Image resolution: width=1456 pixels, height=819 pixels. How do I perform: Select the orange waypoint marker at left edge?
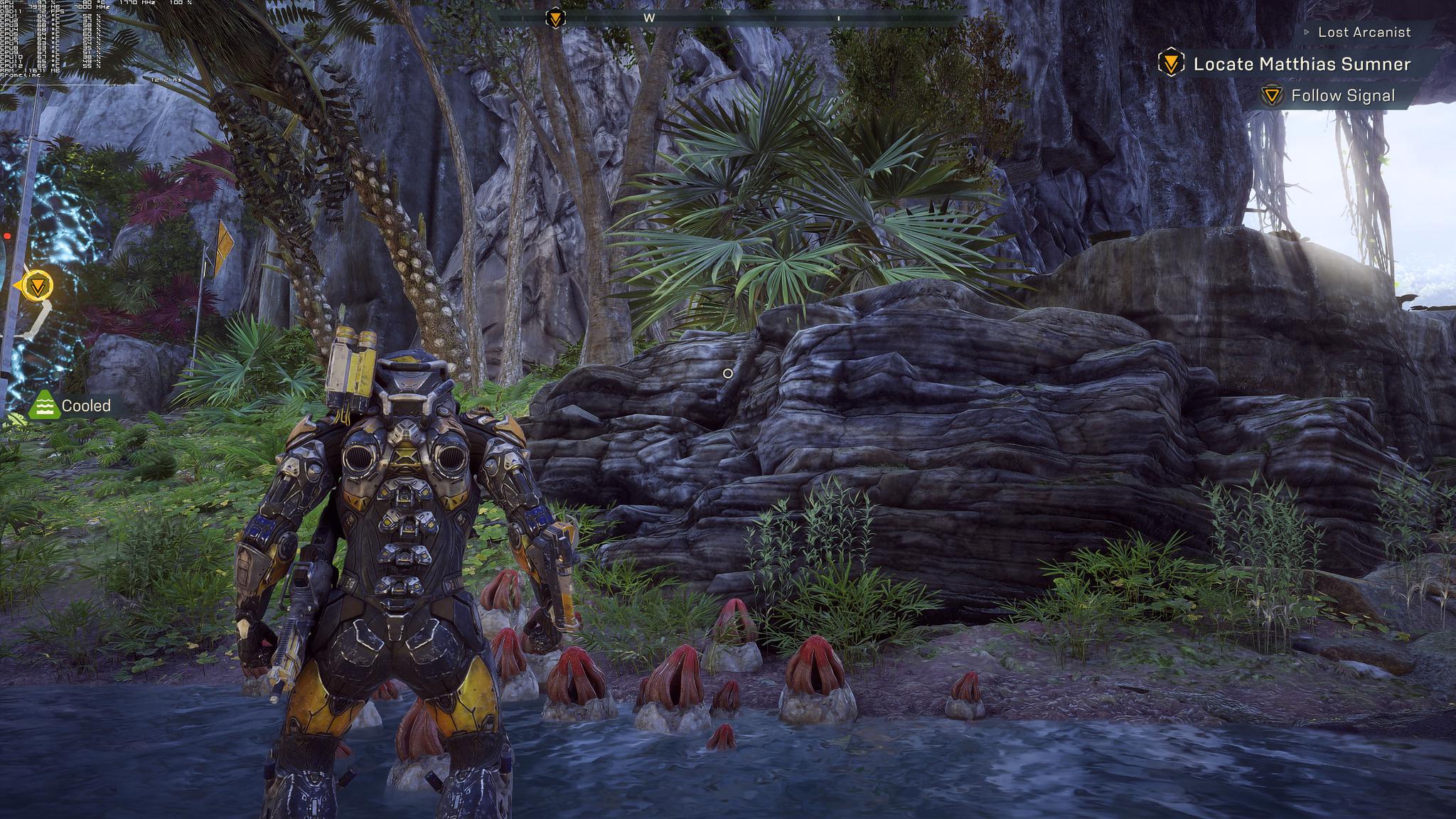tap(36, 286)
